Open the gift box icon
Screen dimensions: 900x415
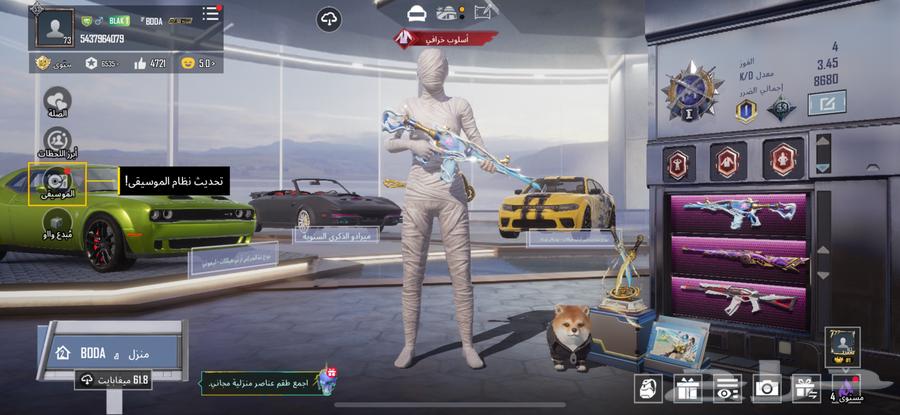point(687,388)
